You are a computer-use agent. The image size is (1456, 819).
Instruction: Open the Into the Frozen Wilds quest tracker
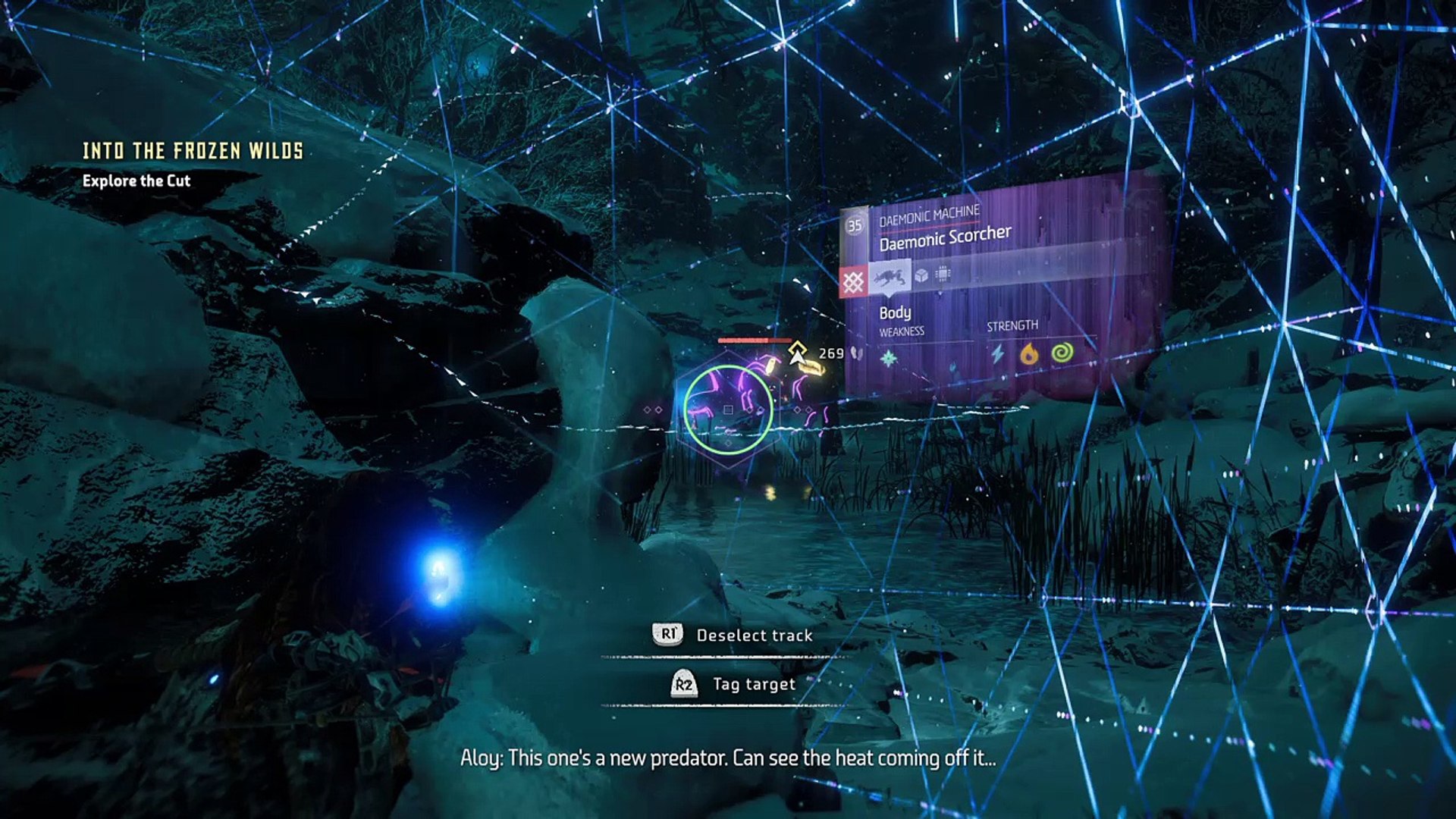tap(193, 152)
